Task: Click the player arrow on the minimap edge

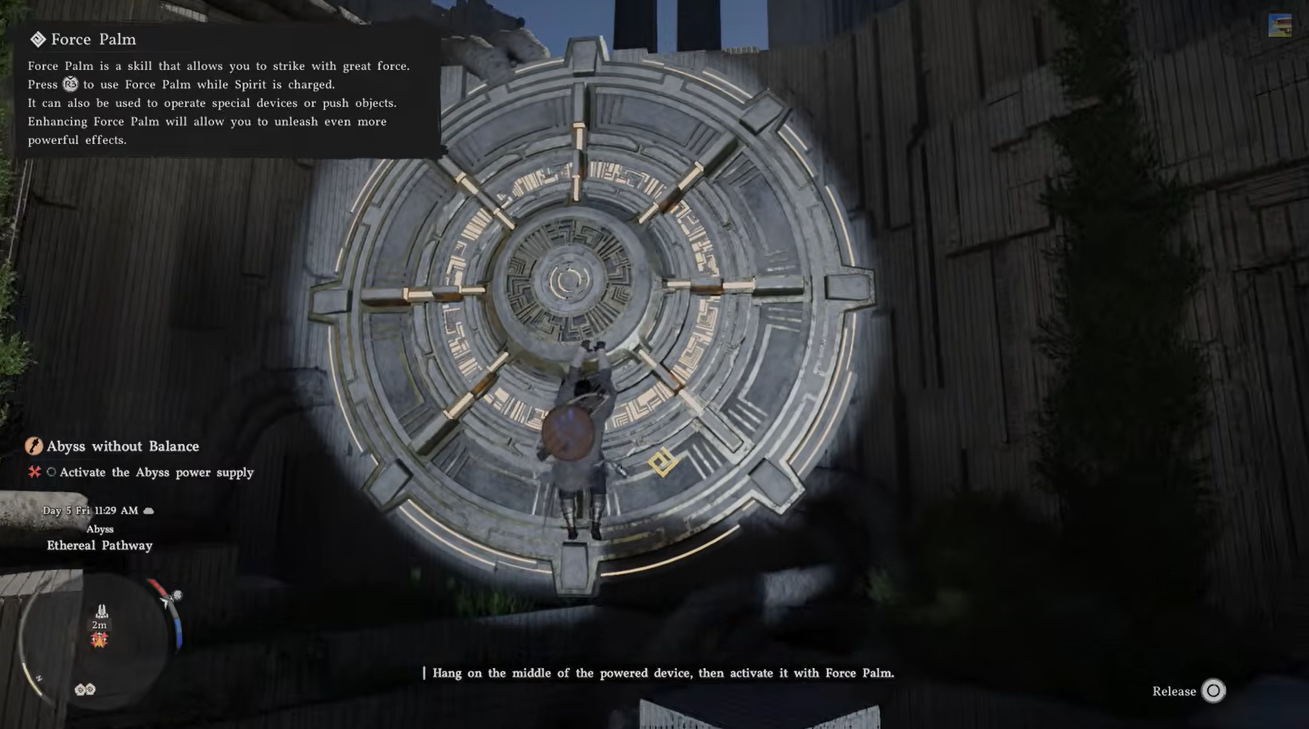Action: (x=166, y=602)
